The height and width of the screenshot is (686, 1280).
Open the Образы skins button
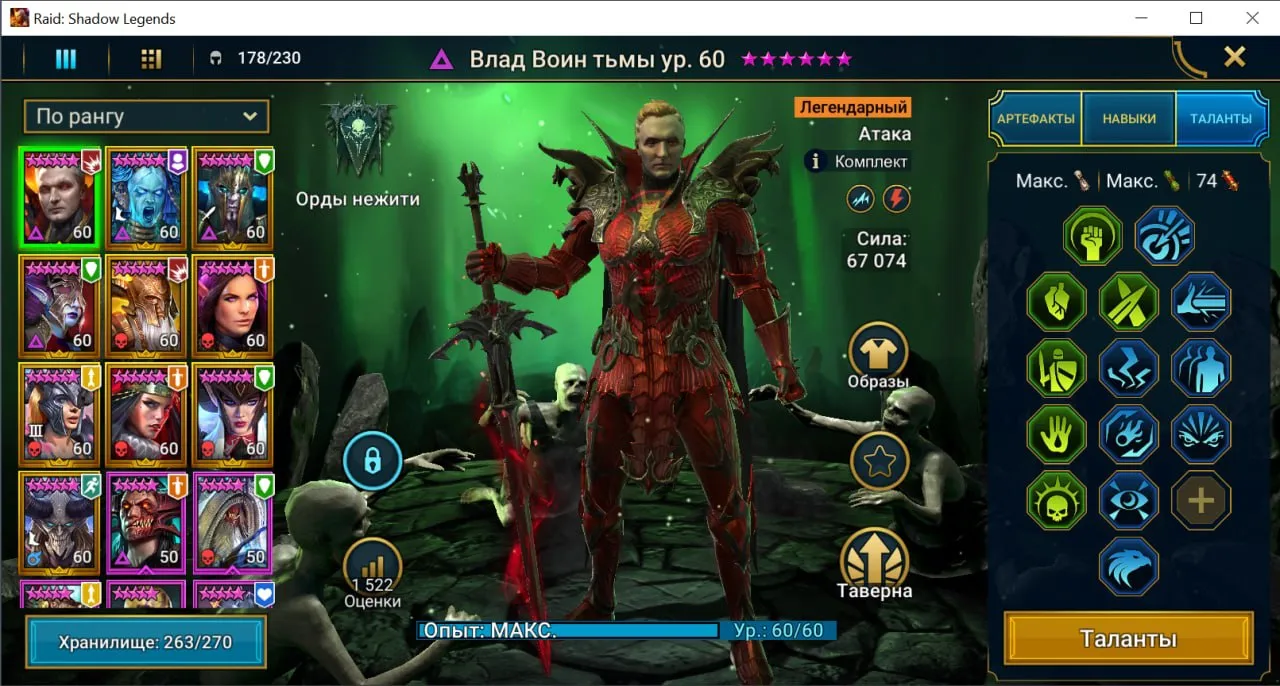coord(878,352)
